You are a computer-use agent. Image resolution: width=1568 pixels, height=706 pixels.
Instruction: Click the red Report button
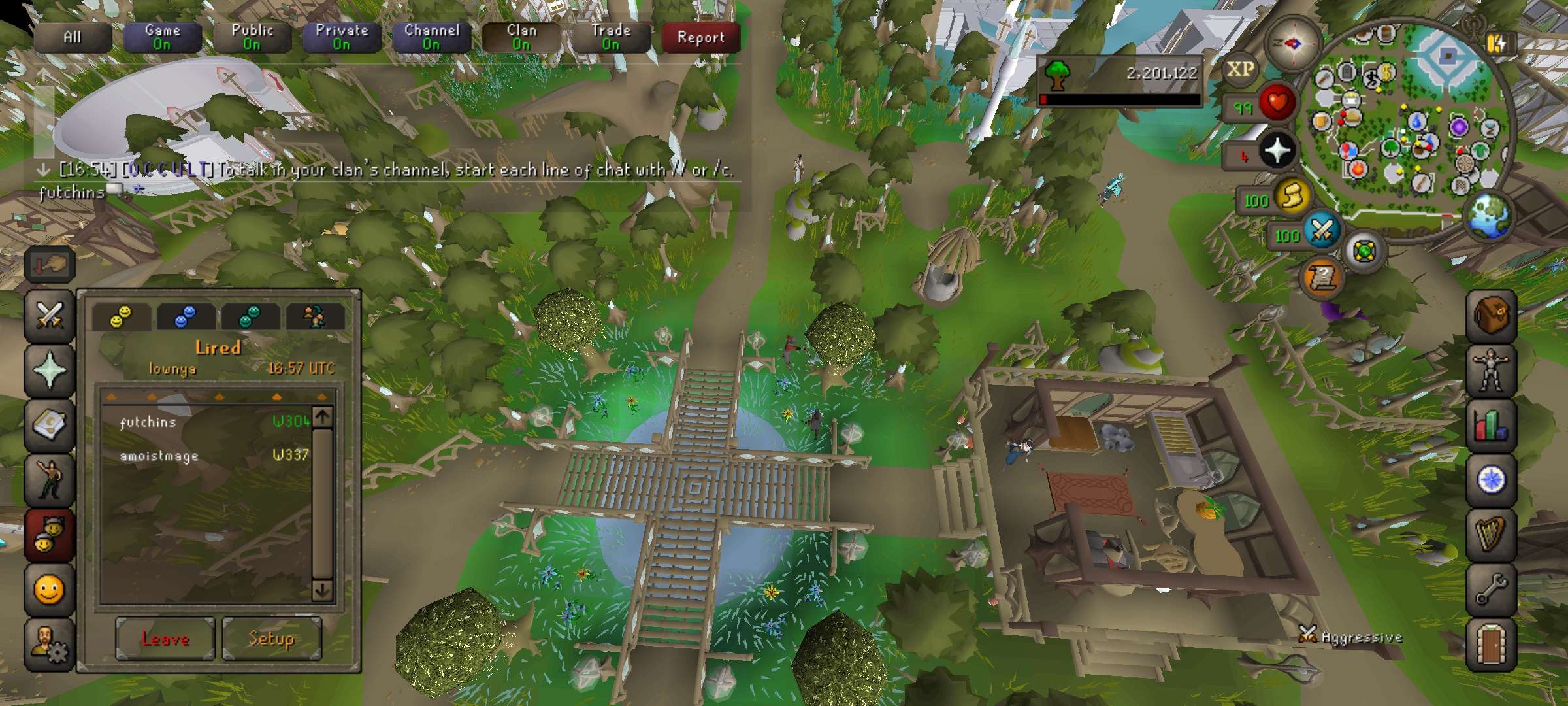point(700,37)
